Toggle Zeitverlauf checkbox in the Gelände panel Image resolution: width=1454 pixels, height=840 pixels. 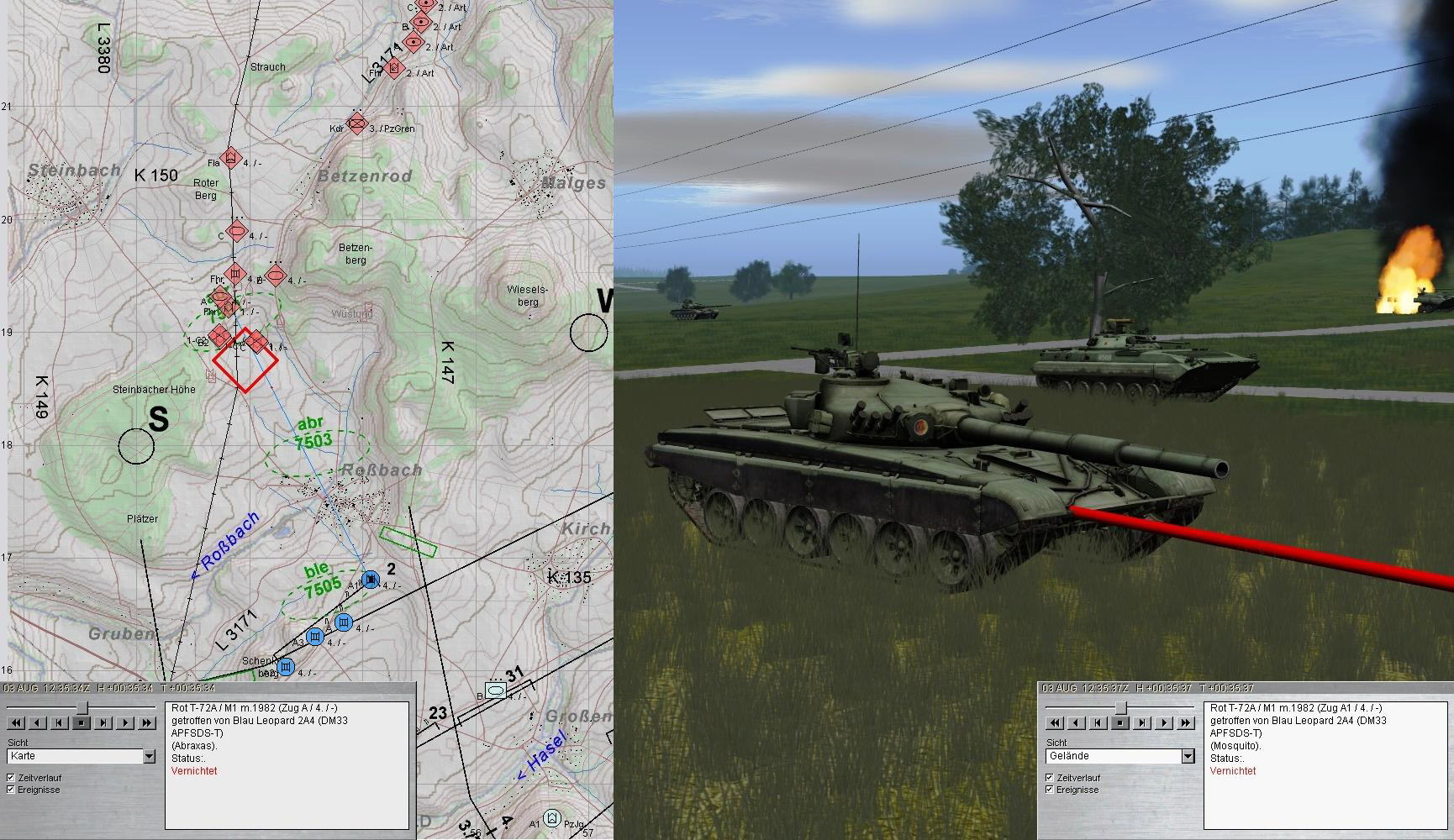(x=1050, y=778)
